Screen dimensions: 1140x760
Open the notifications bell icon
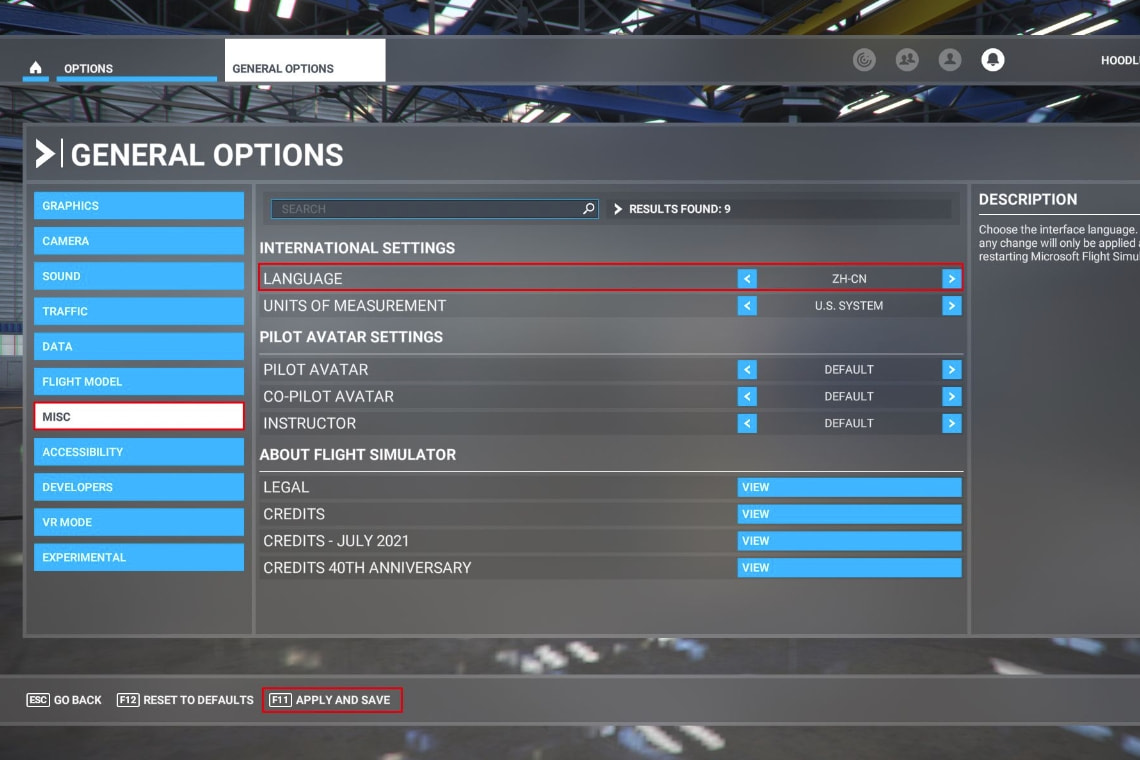pyautogui.click(x=992, y=60)
